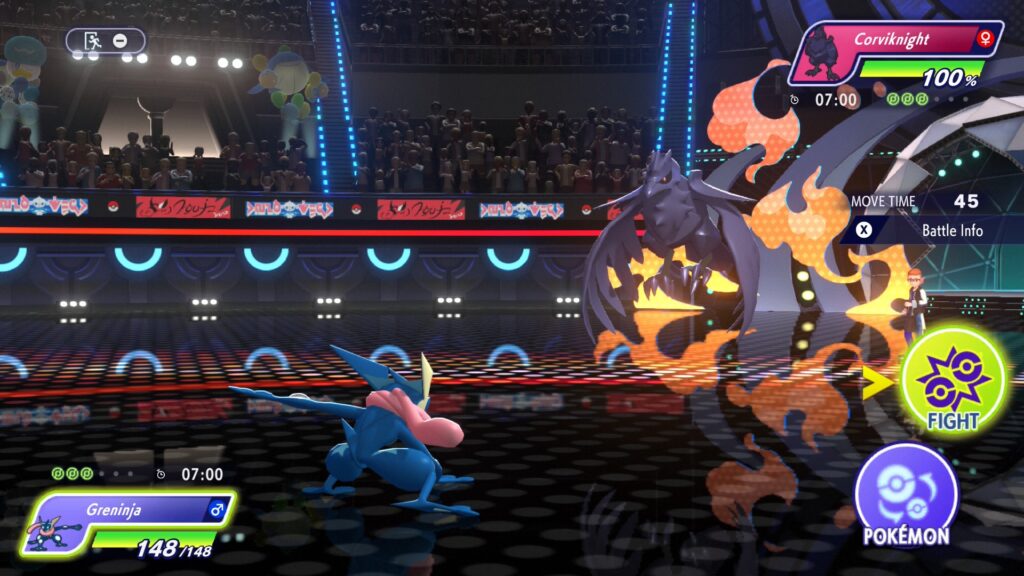Inspect the opposing Corviknight status panel
The width and height of the screenshot is (1024, 576).
tap(896, 54)
